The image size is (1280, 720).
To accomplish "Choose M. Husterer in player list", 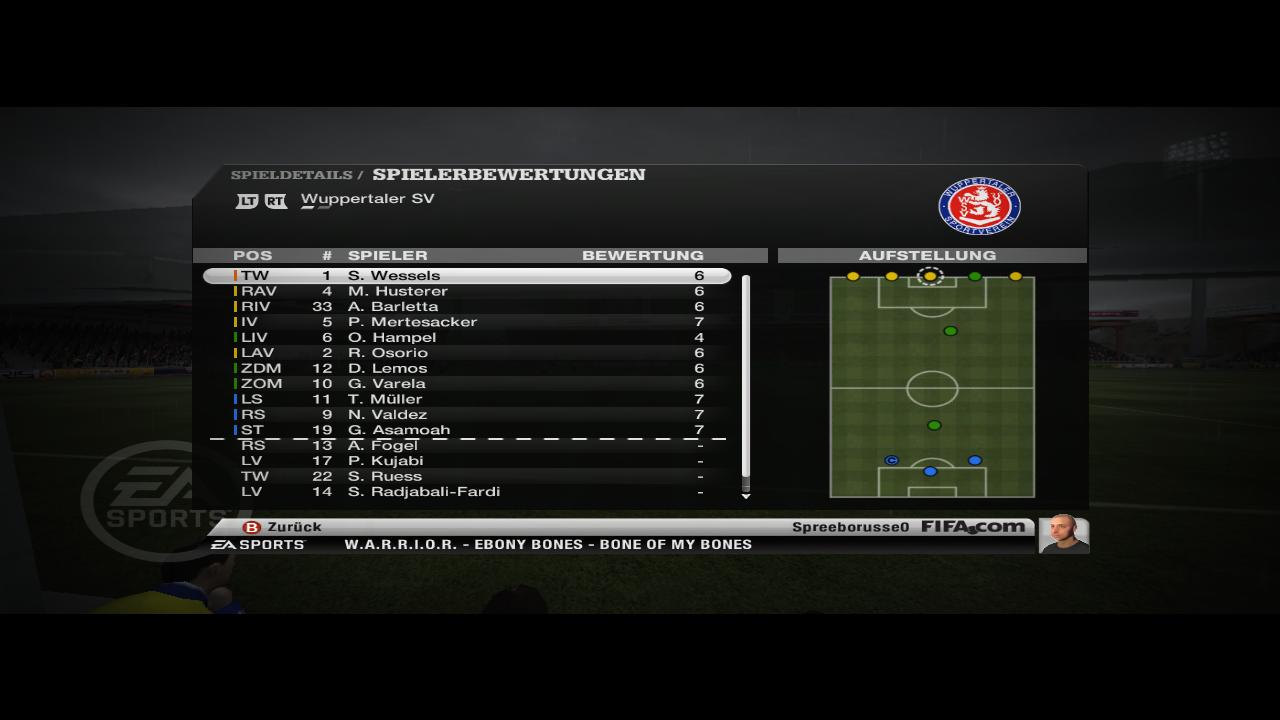I will click(x=467, y=291).
